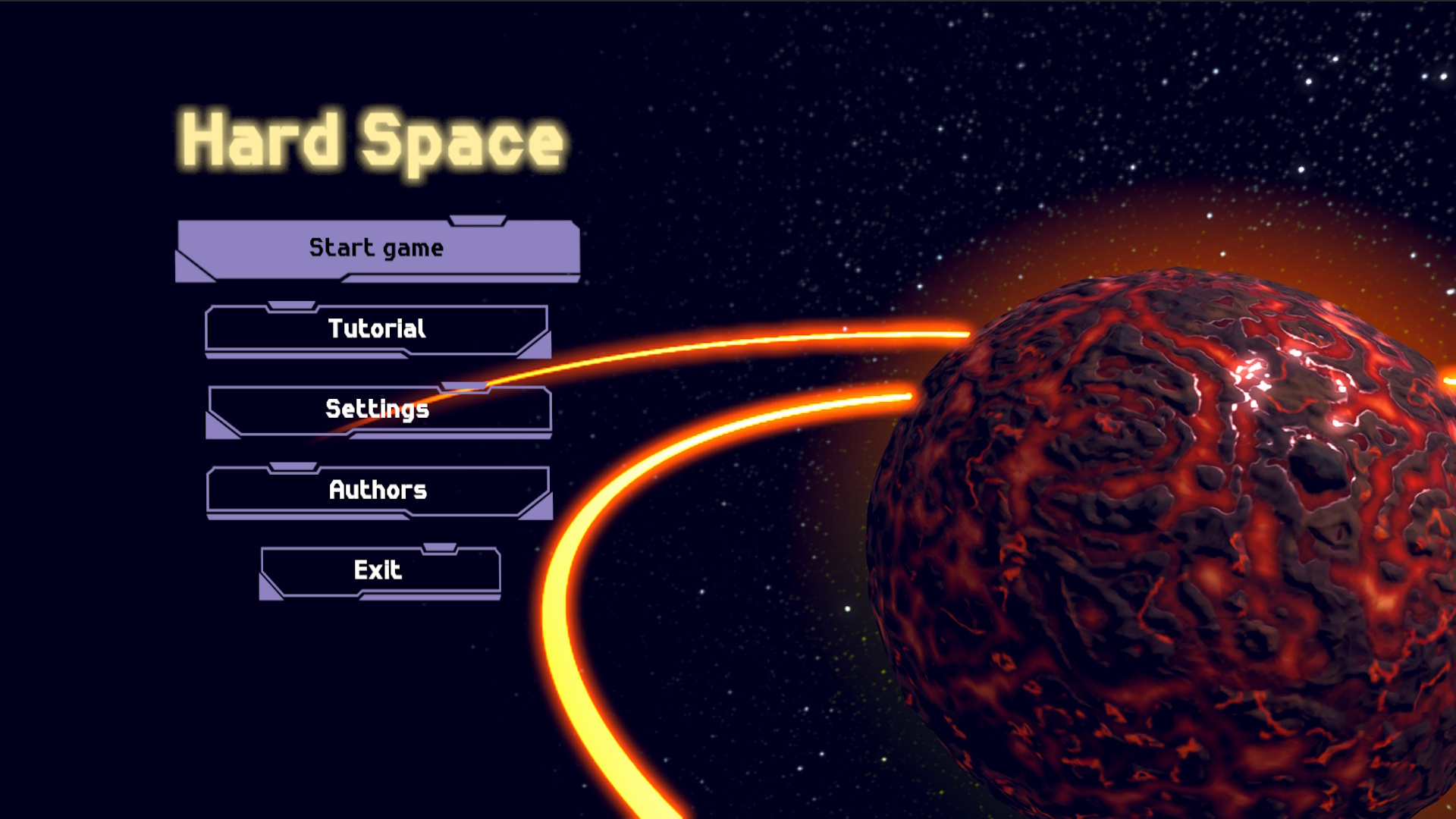
Task: Click the Start game button
Action: 377,247
